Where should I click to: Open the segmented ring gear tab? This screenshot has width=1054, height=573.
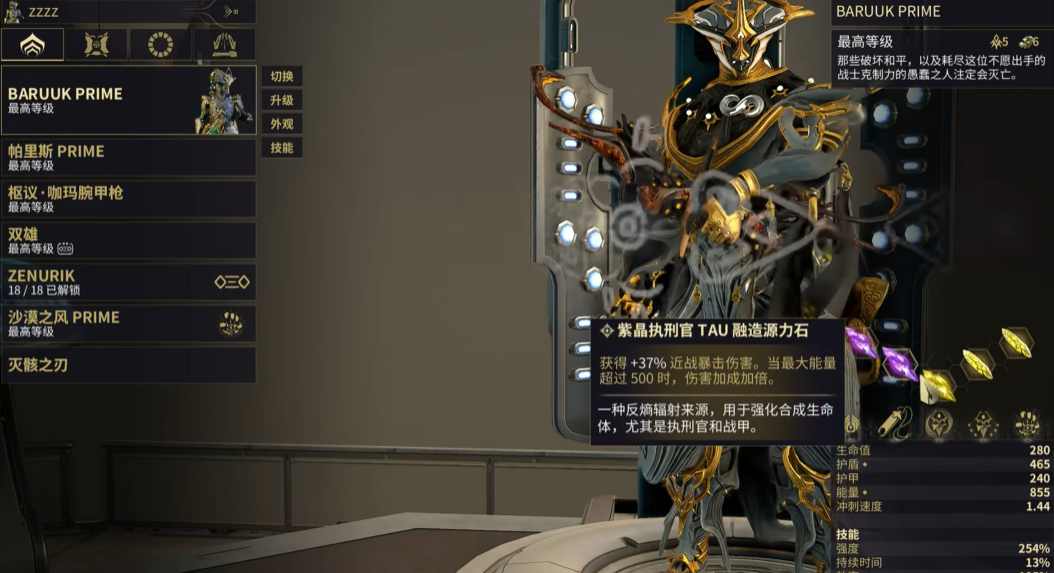[x=160, y=44]
